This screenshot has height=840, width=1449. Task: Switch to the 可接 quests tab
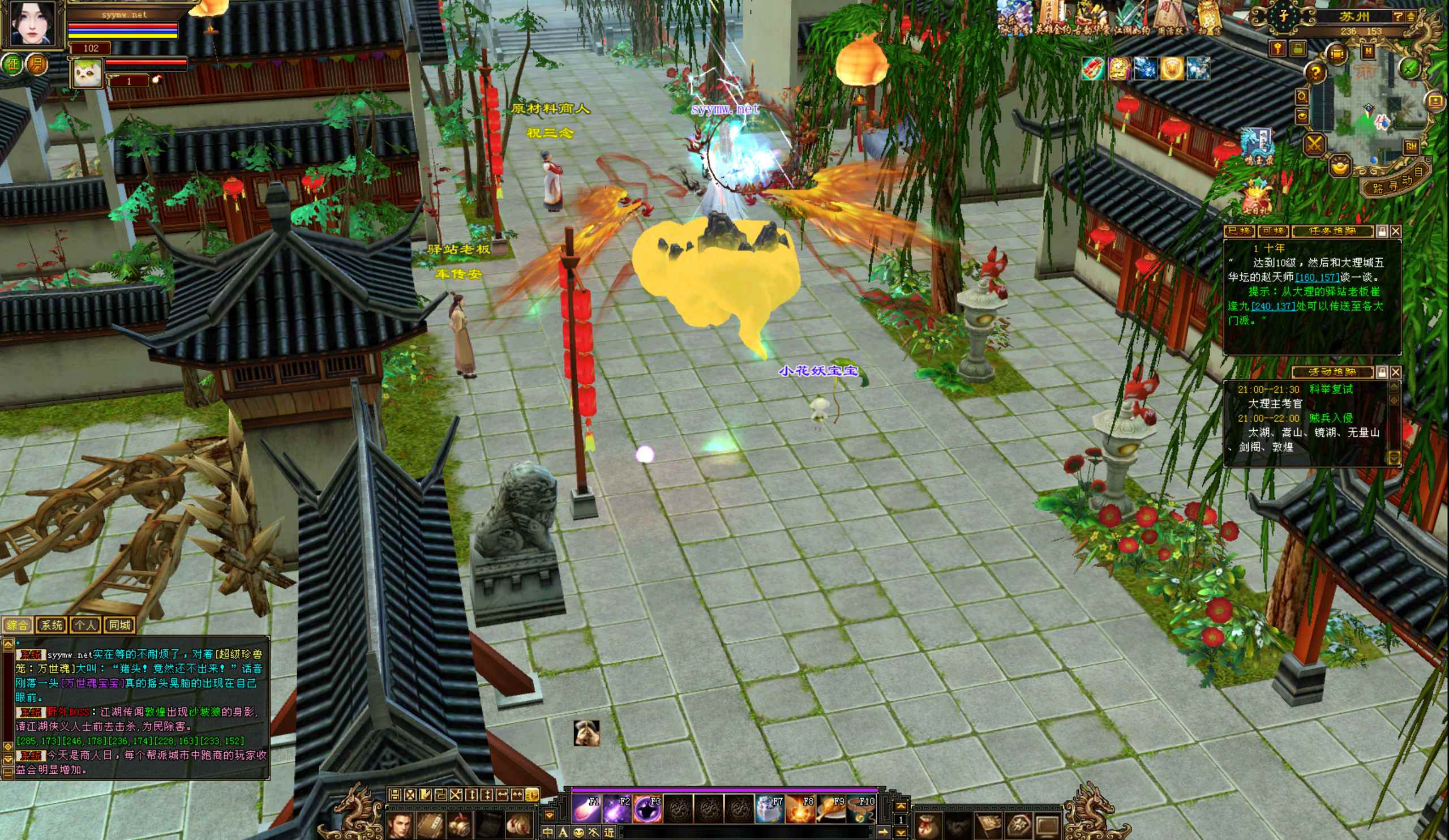[1272, 231]
